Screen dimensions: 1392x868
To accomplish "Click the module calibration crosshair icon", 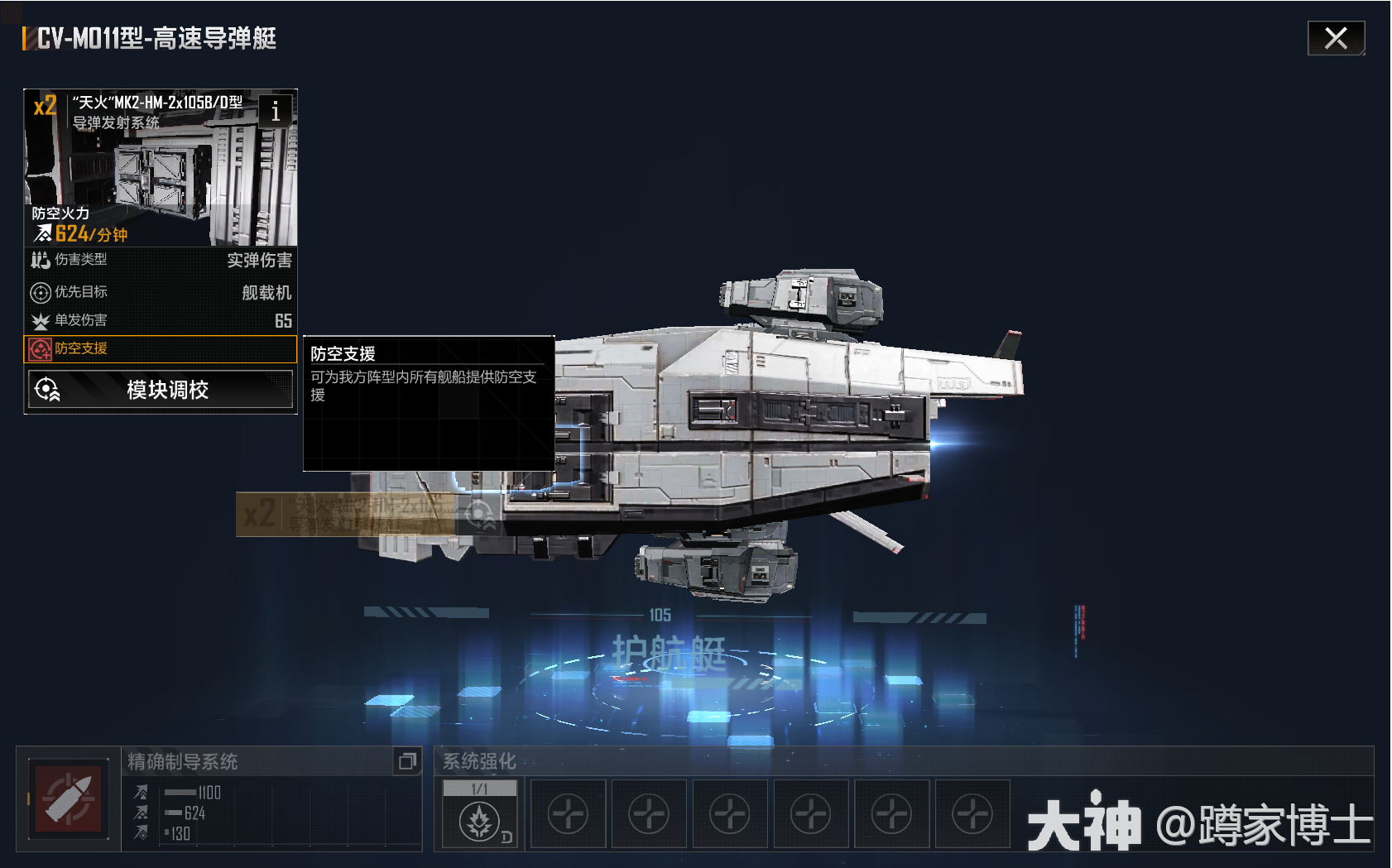I will (x=48, y=389).
